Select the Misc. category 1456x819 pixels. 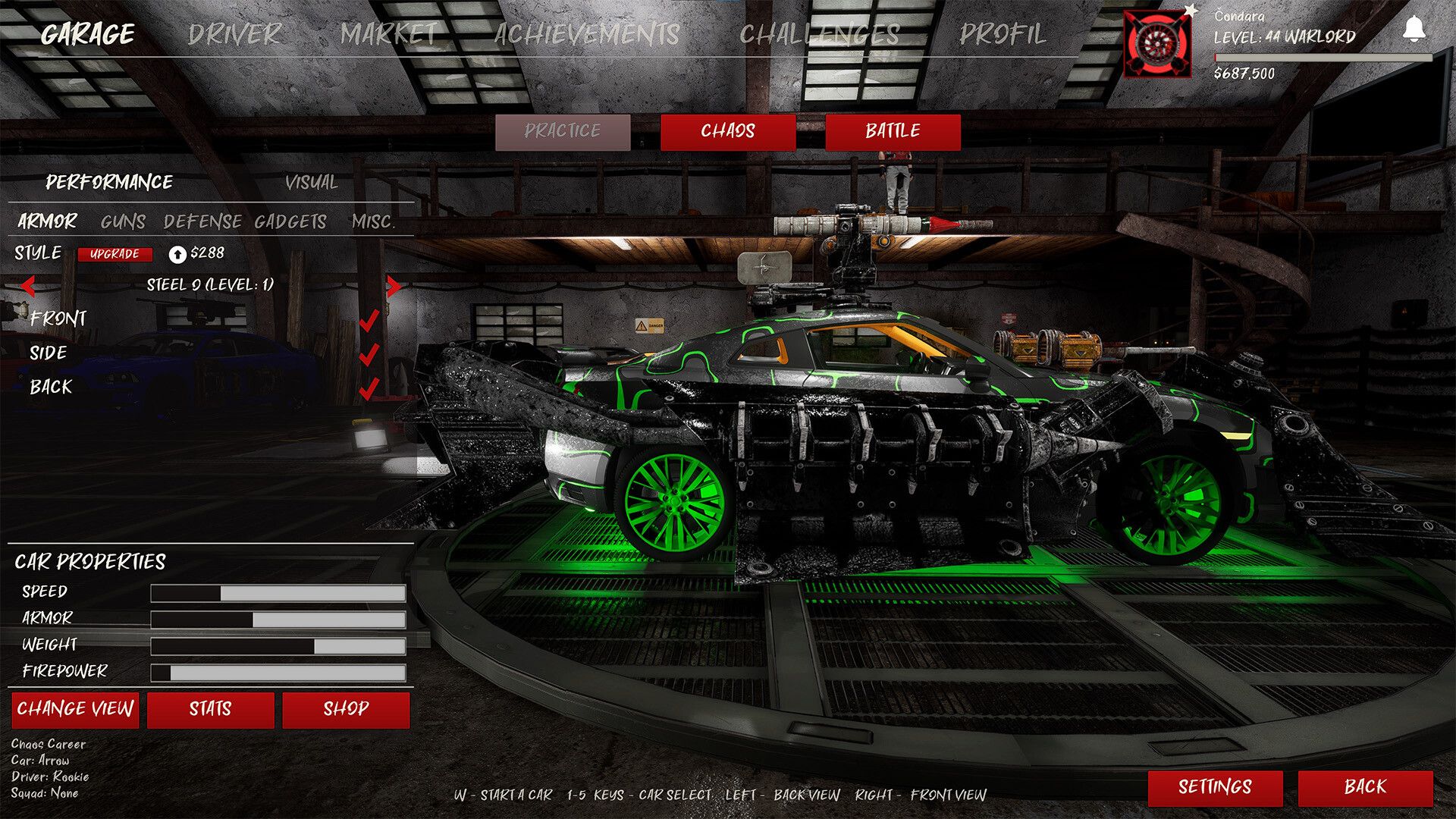pyautogui.click(x=373, y=221)
